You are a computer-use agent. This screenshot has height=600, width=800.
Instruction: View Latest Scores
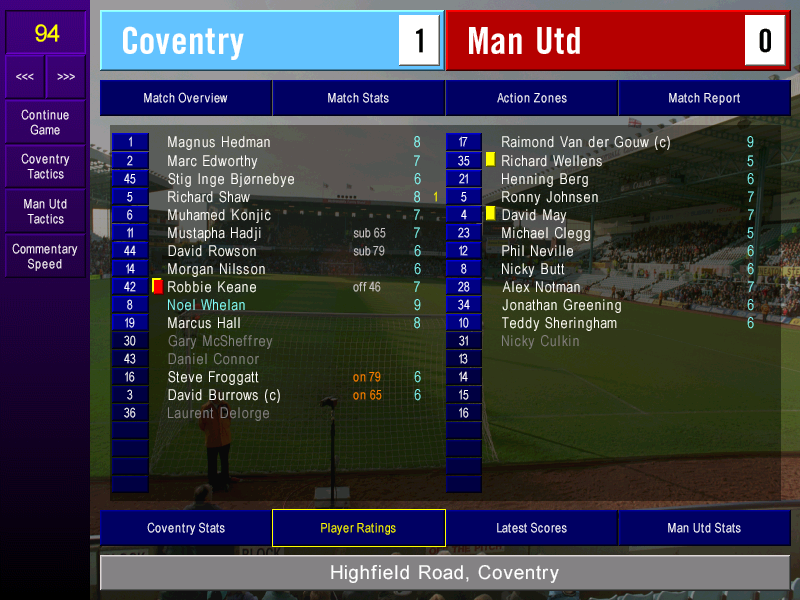point(531,528)
